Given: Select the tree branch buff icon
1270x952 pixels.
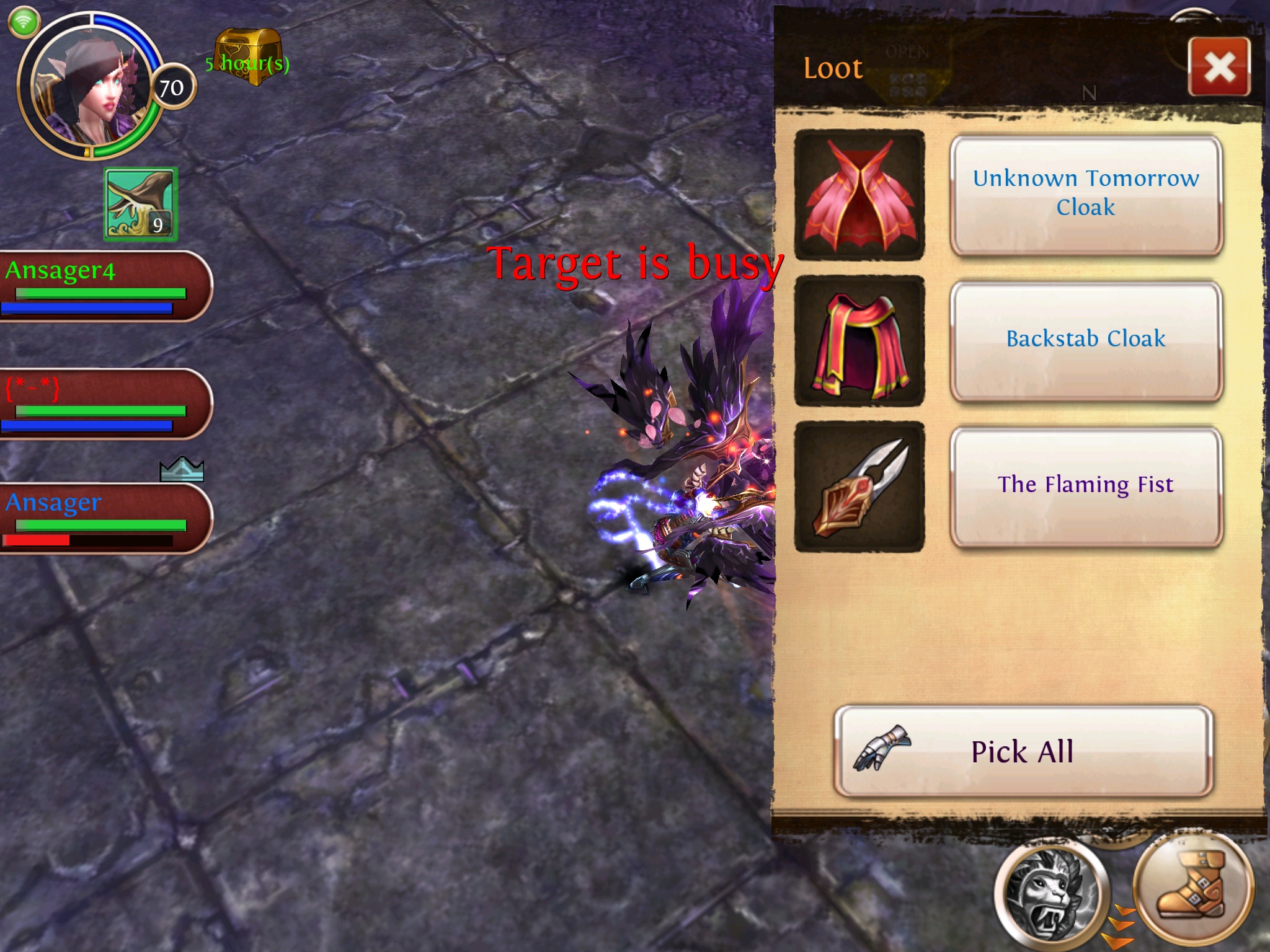Looking at the screenshot, I should pyautogui.click(x=141, y=204).
